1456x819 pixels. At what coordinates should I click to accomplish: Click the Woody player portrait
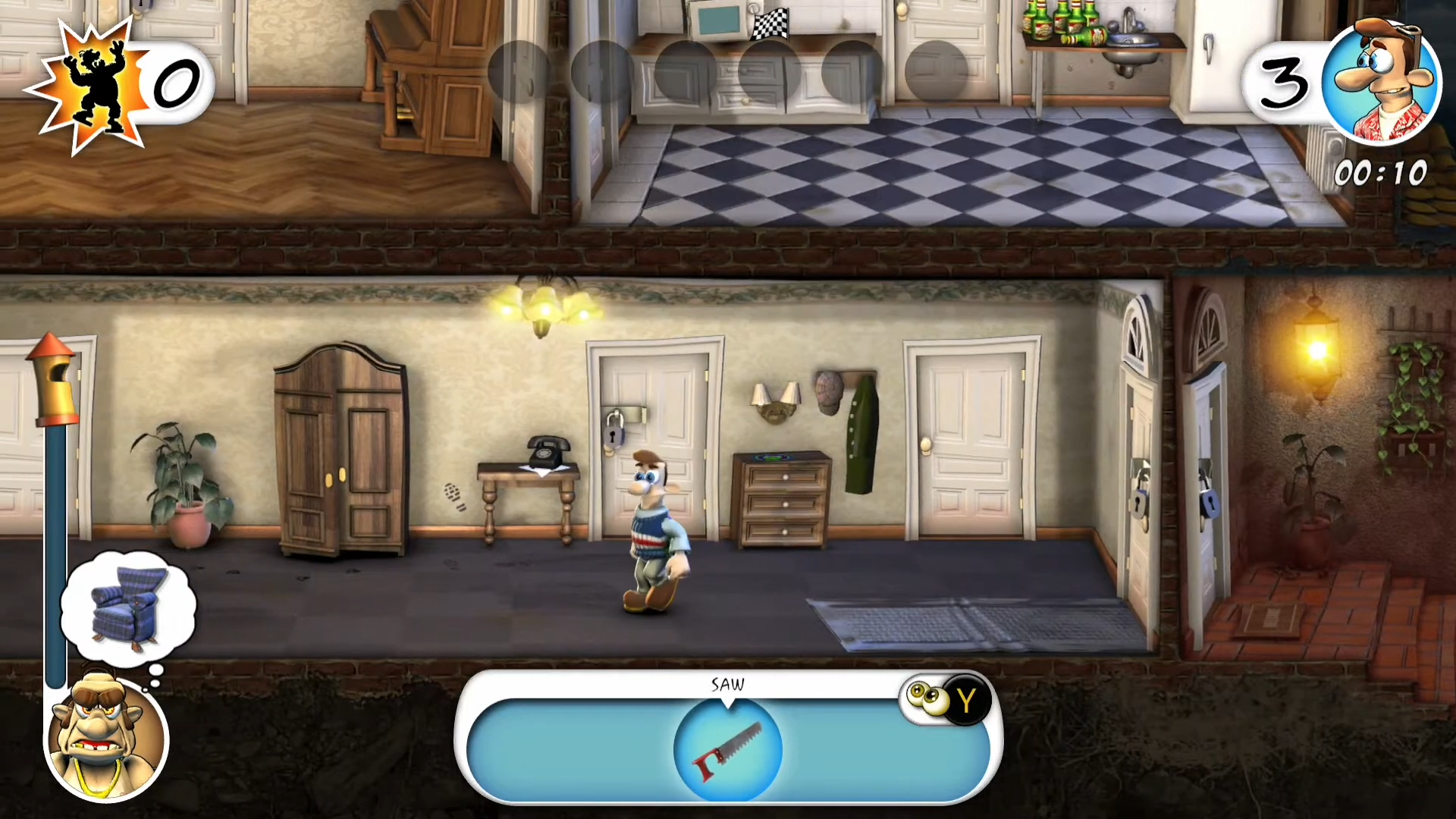1381,81
